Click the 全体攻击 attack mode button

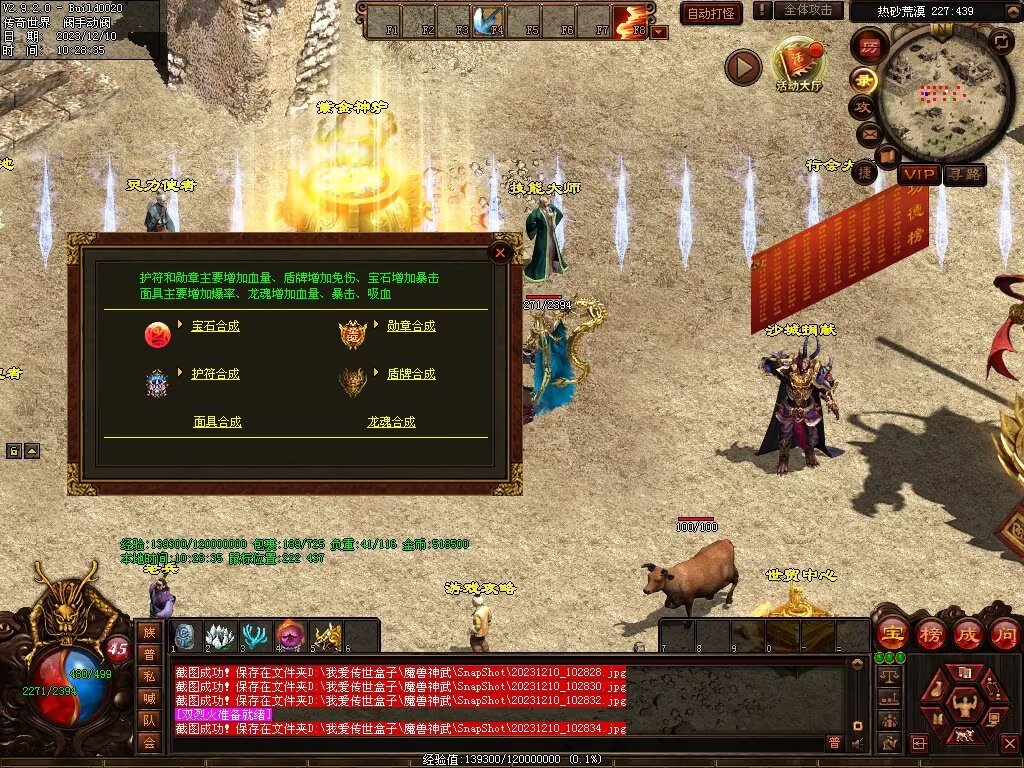808,10
